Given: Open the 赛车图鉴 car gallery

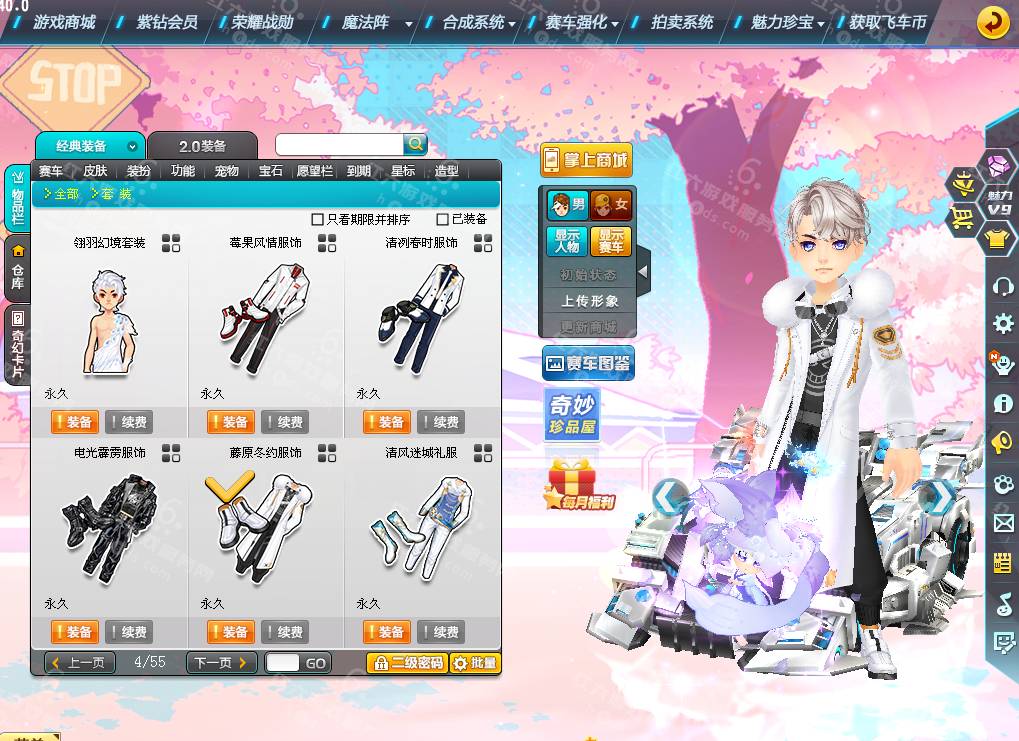Looking at the screenshot, I should coord(588,364).
